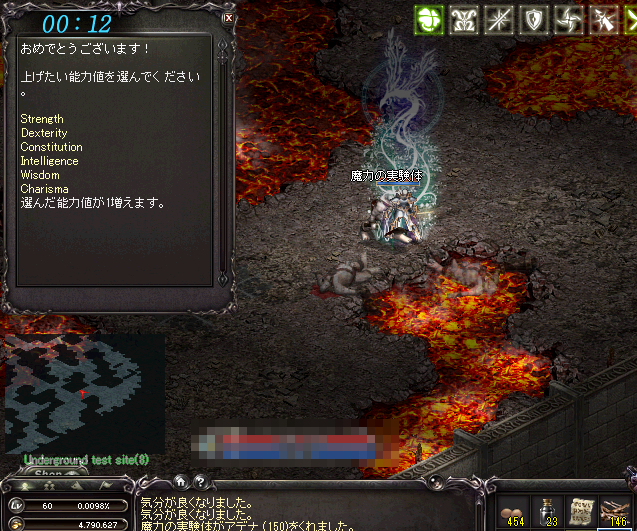Close the stat selection dialog
Image resolution: width=637 pixels, height=531 pixels.
228,17
